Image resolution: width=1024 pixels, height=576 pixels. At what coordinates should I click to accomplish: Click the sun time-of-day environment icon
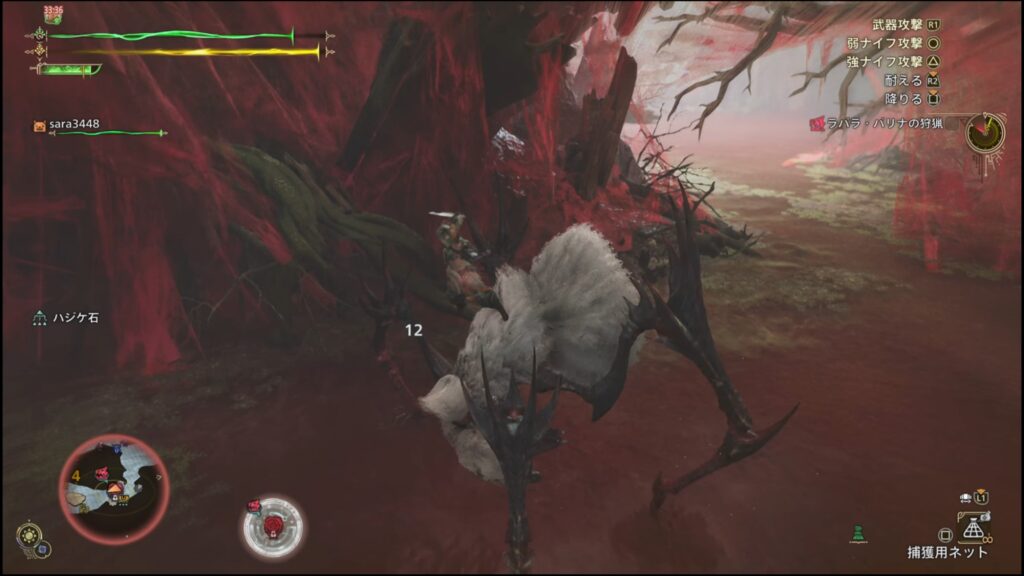pos(29,536)
